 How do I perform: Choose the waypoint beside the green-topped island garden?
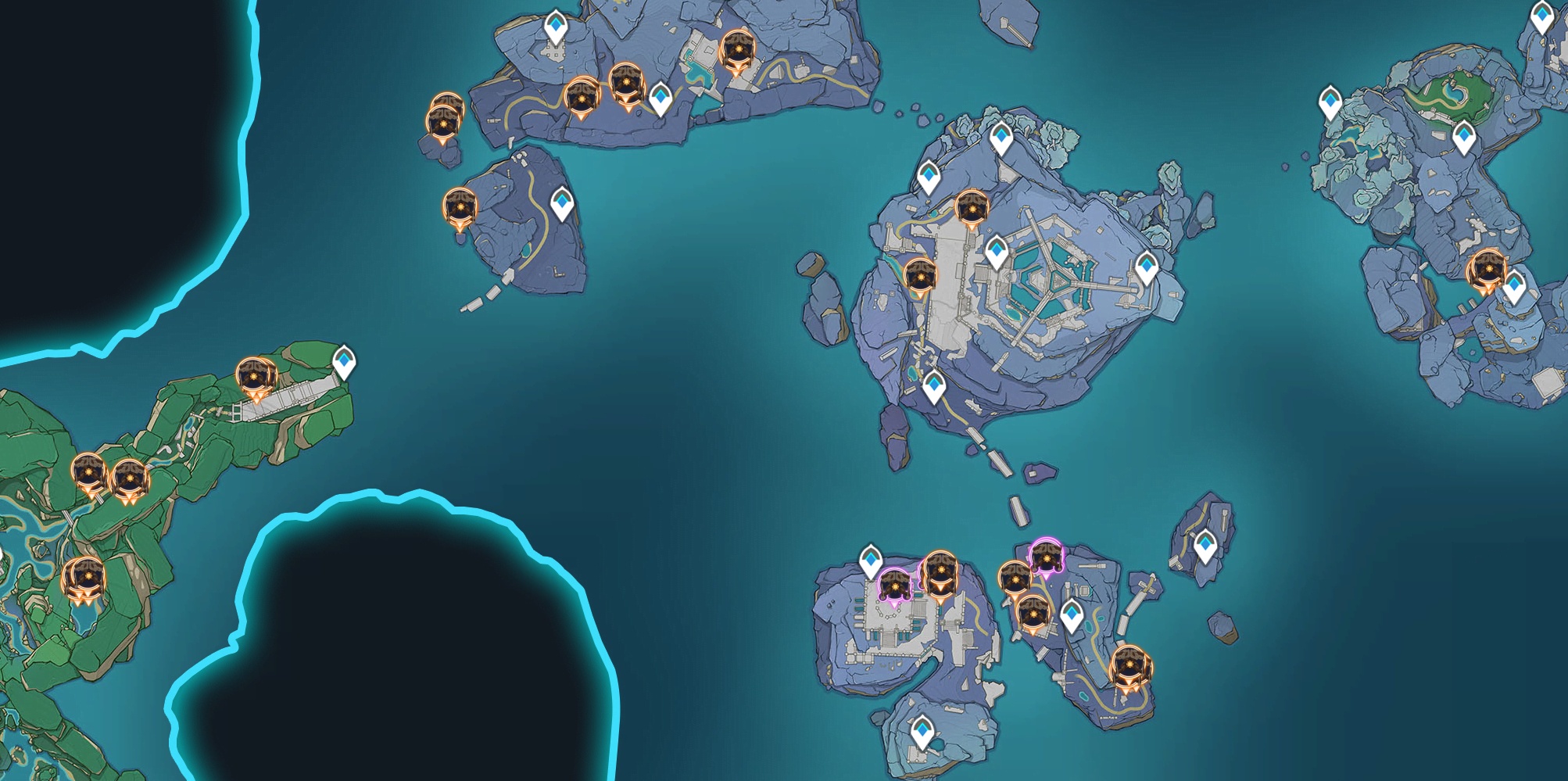pyautogui.click(x=1464, y=138)
